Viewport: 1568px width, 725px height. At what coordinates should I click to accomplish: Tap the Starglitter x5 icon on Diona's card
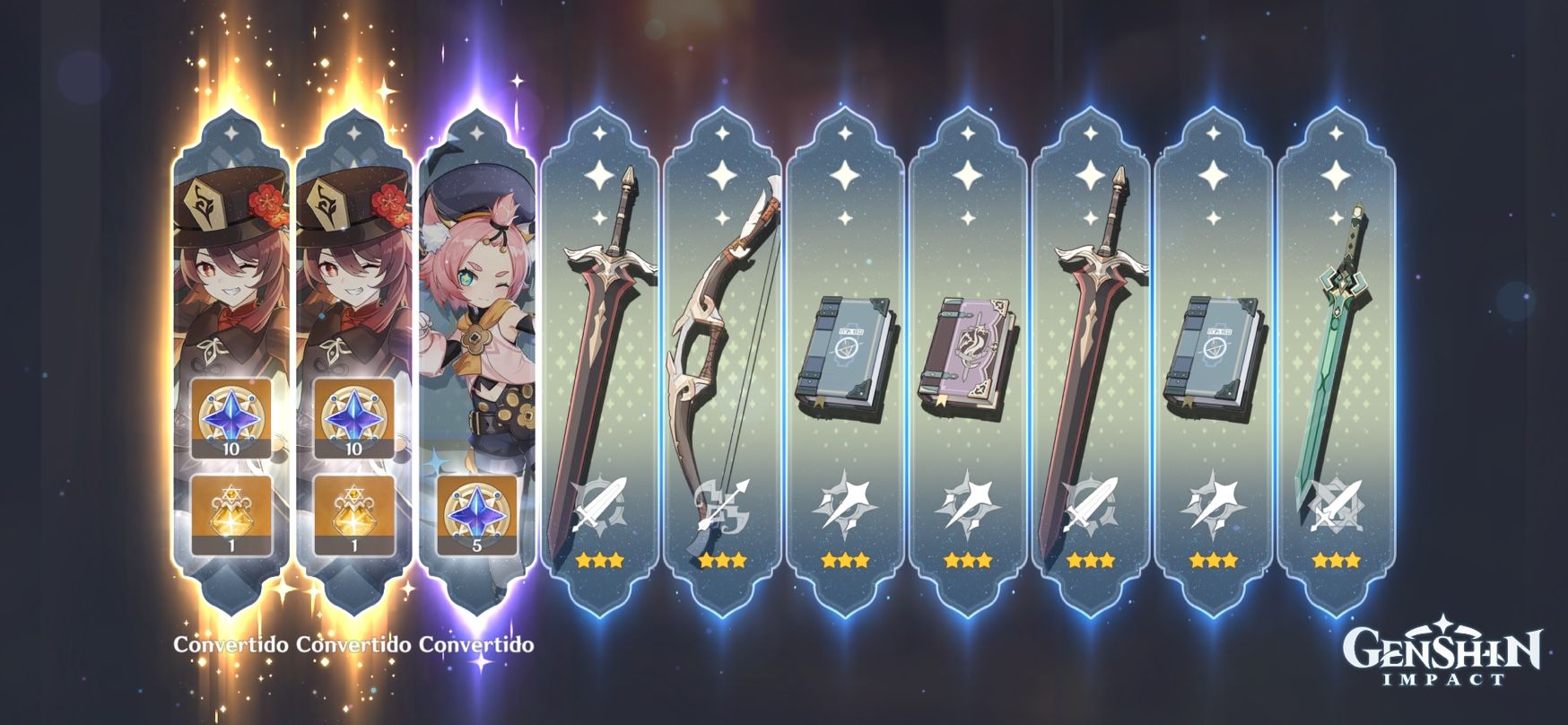474,512
